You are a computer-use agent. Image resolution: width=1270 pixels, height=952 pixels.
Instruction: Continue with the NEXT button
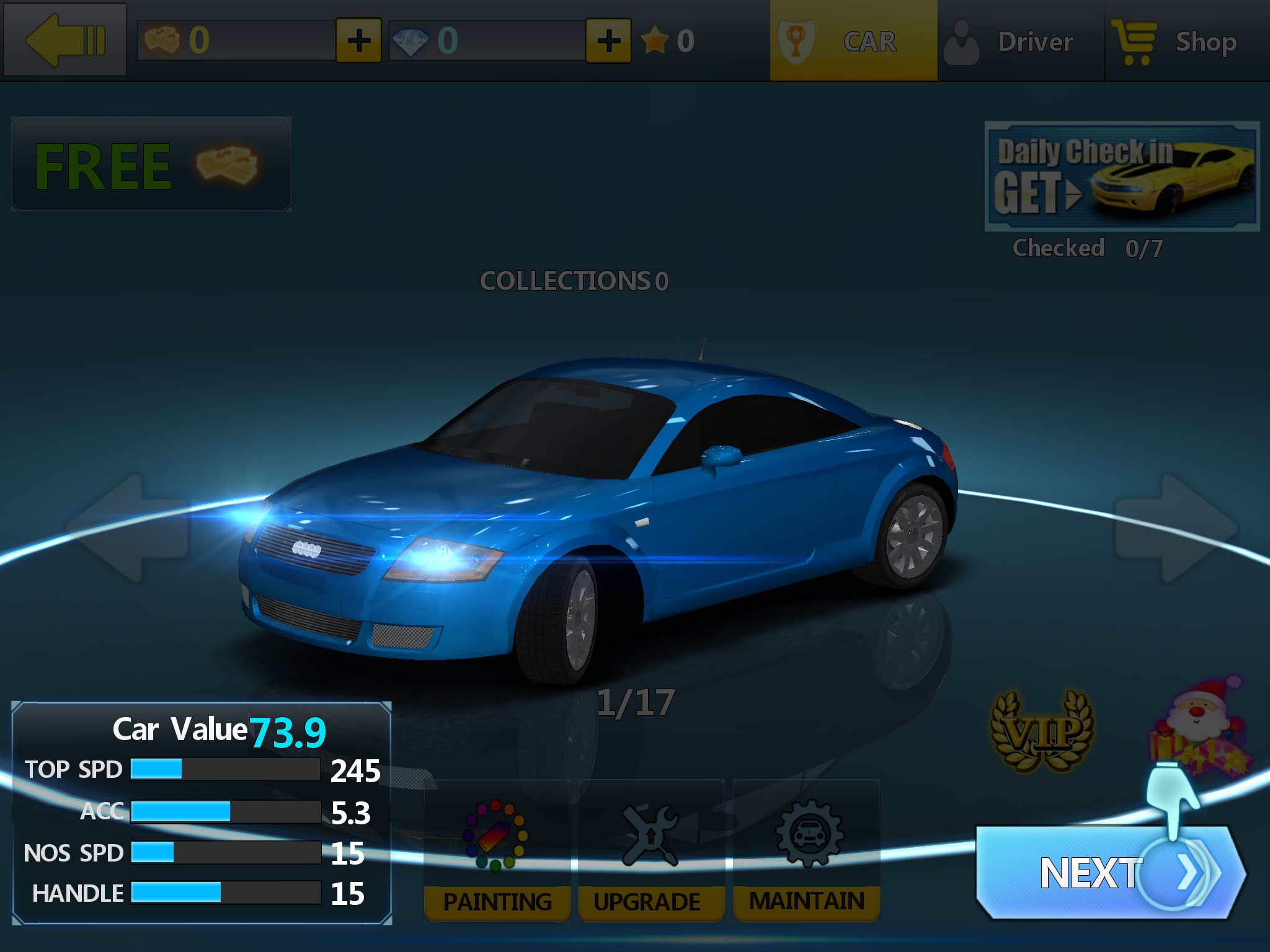coord(1110,873)
